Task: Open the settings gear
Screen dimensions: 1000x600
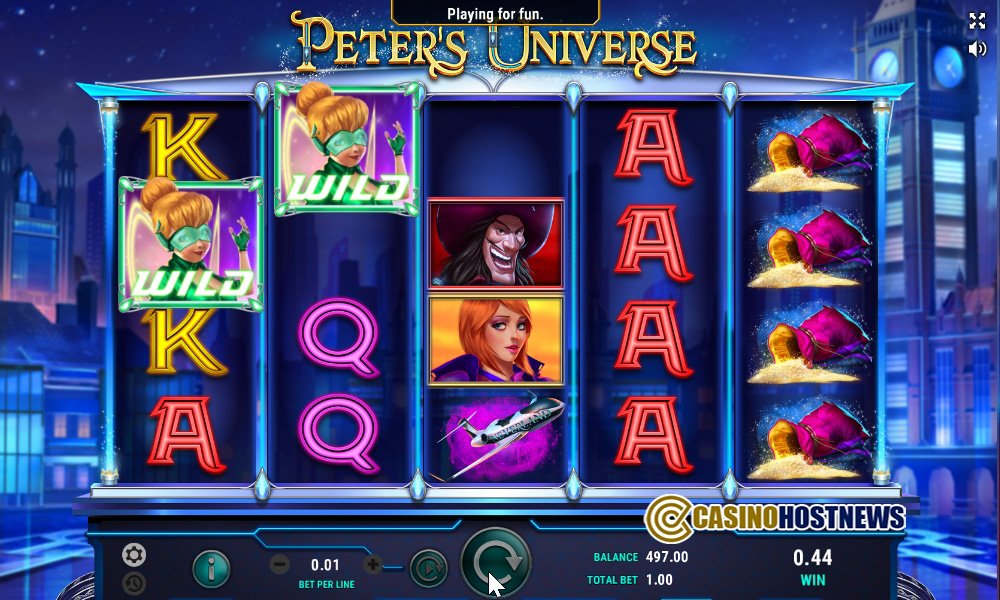Action: 134,554
